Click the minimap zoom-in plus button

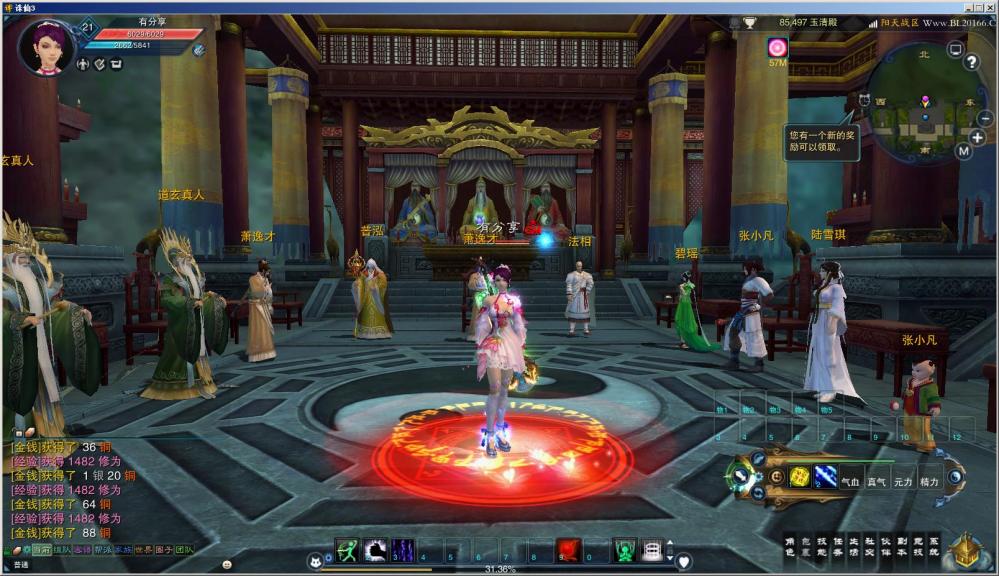pyautogui.click(x=977, y=137)
